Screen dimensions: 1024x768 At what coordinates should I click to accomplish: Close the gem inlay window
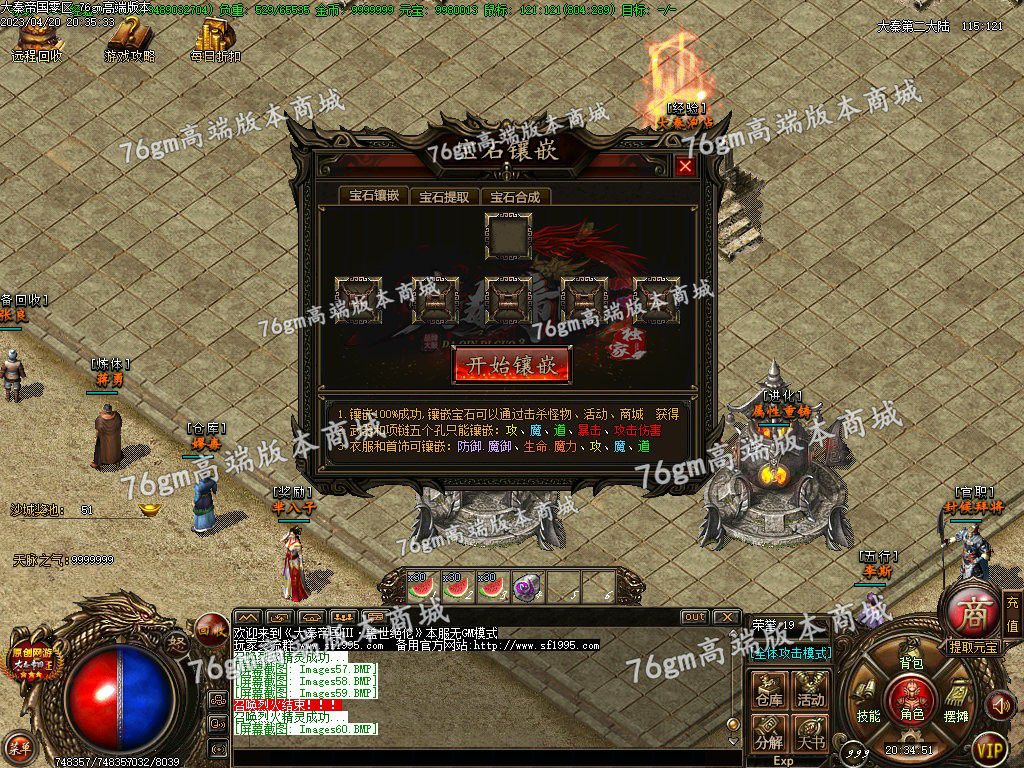click(685, 167)
